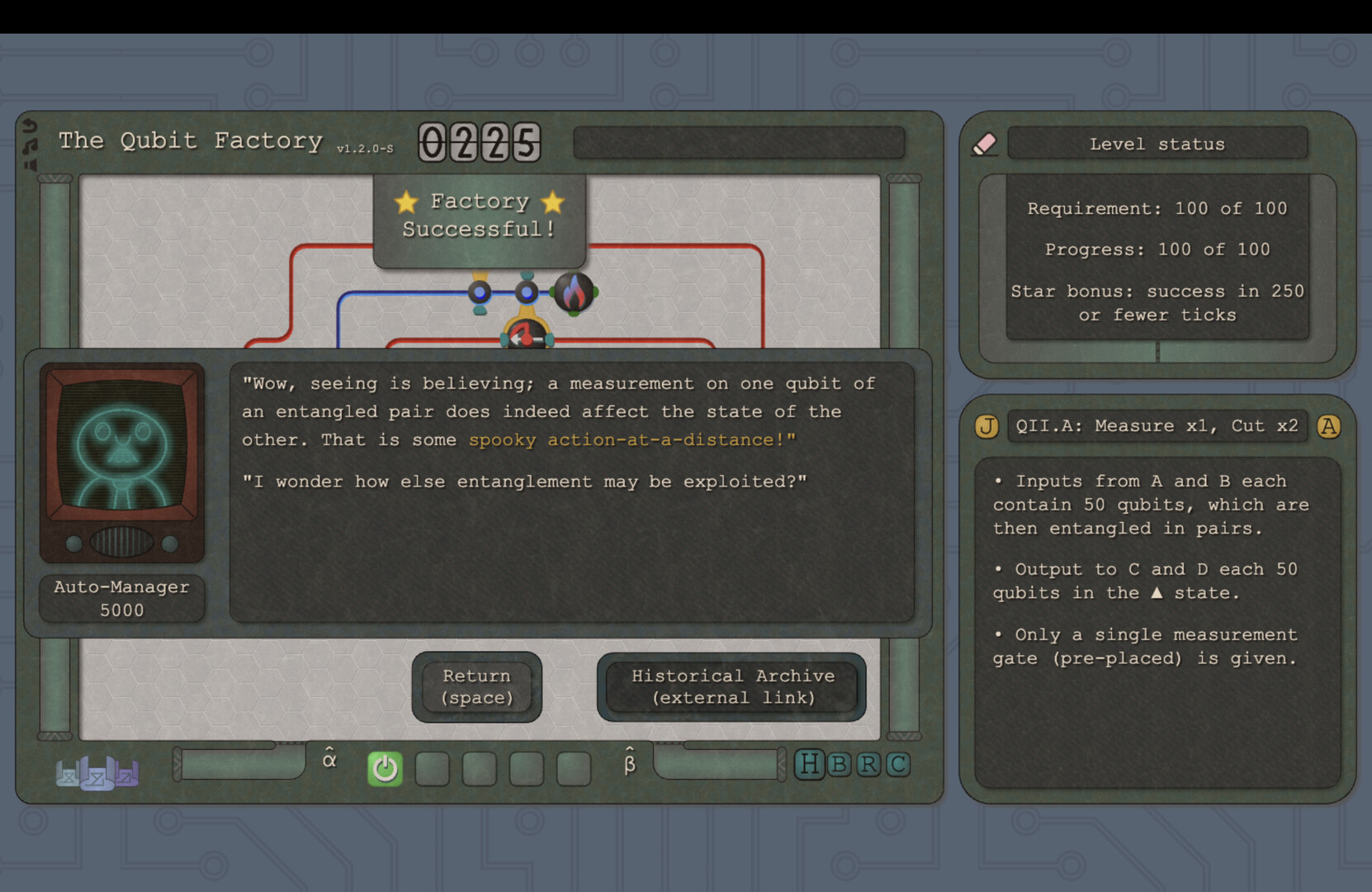Click an empty gate slot beside the power button
The image size is (1372, 892).
pos(433,768)
